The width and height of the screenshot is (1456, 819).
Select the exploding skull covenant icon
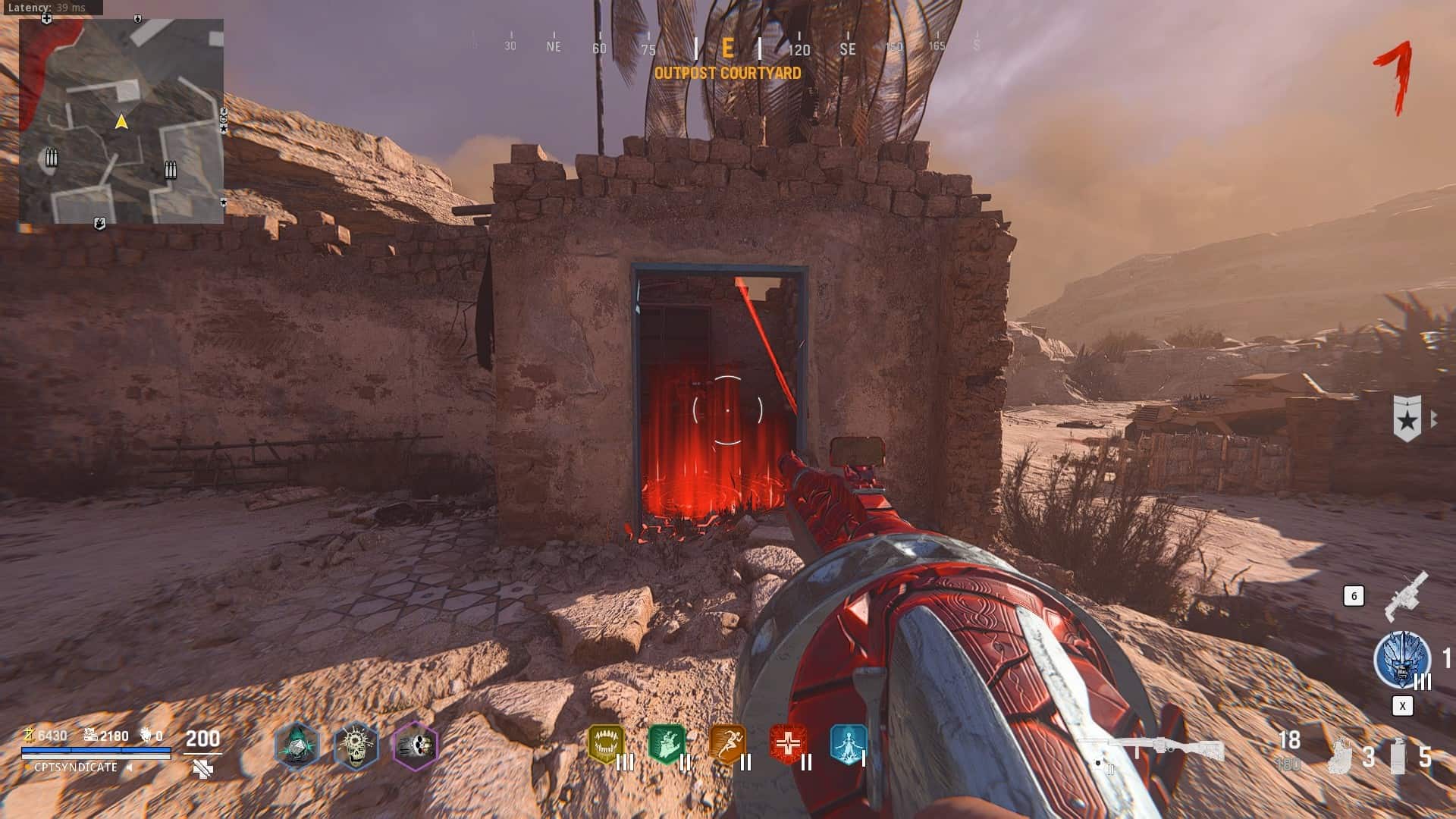click(356, 745)
